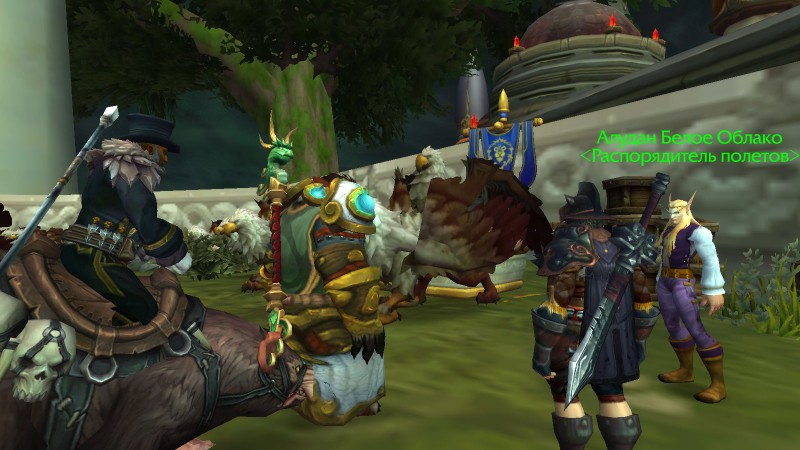Select the Алудан Белое Облако flight master nameplate
Image resolution: width=800 pixels, height=450 pixels.
point(690,139)
